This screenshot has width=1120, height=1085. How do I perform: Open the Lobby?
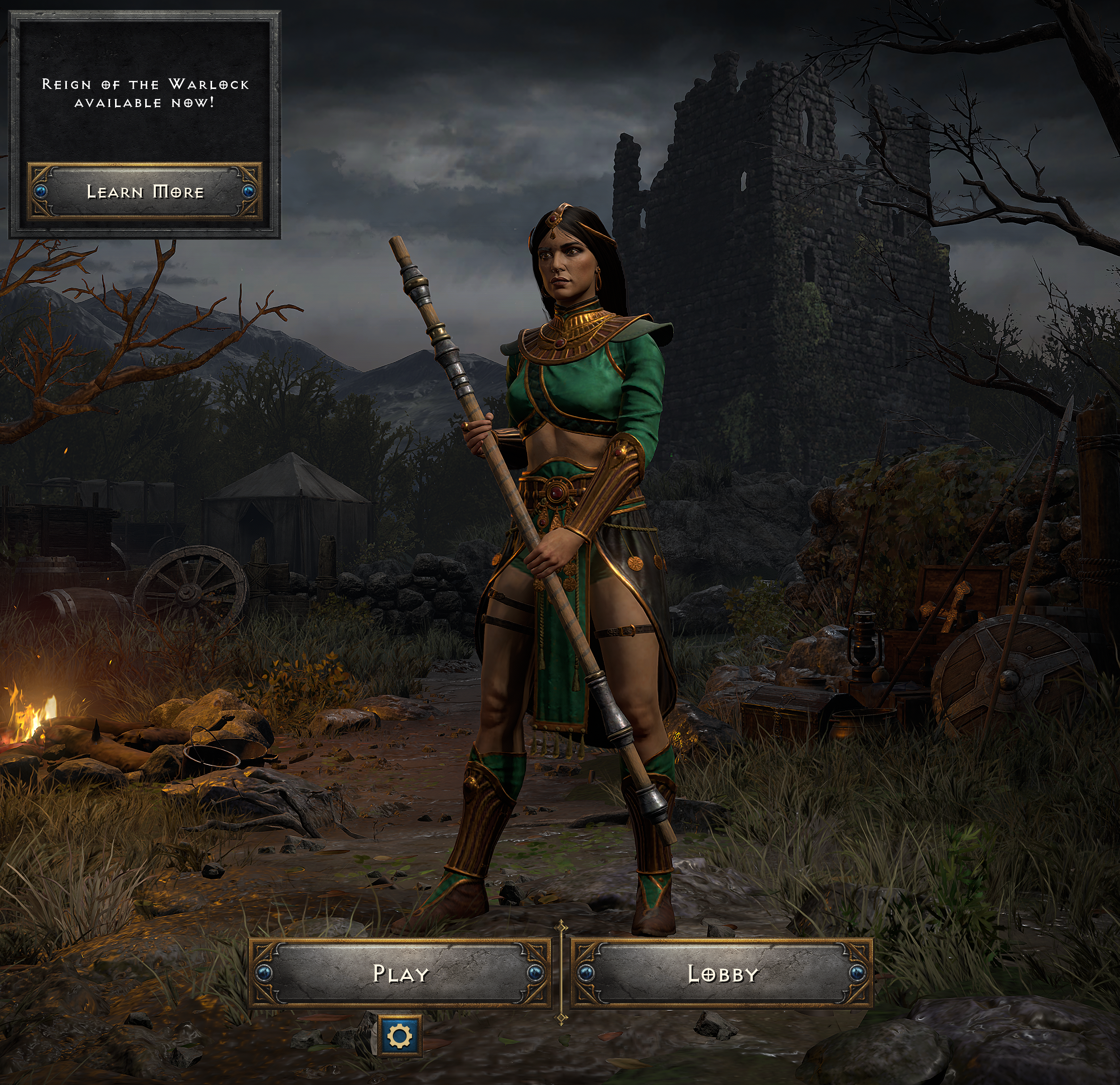(722, 973)
